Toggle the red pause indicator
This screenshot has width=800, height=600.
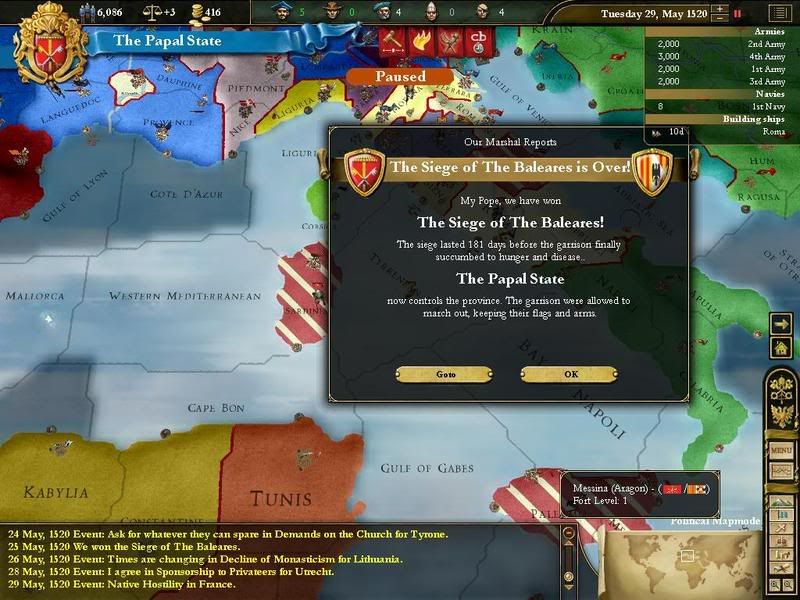(739, 14)
